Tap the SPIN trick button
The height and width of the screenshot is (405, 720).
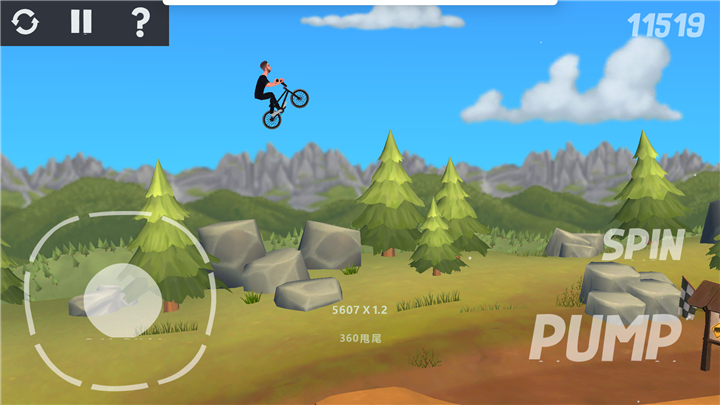point(643,244)
